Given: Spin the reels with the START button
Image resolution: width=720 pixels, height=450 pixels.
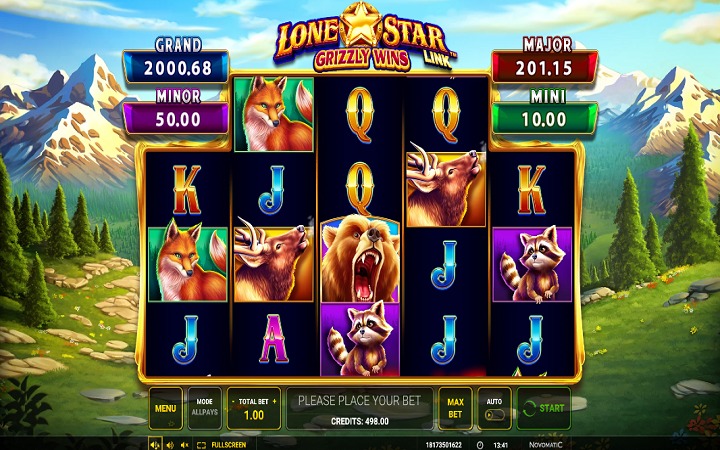Looking at the screenshot, I should click(543, 408).
